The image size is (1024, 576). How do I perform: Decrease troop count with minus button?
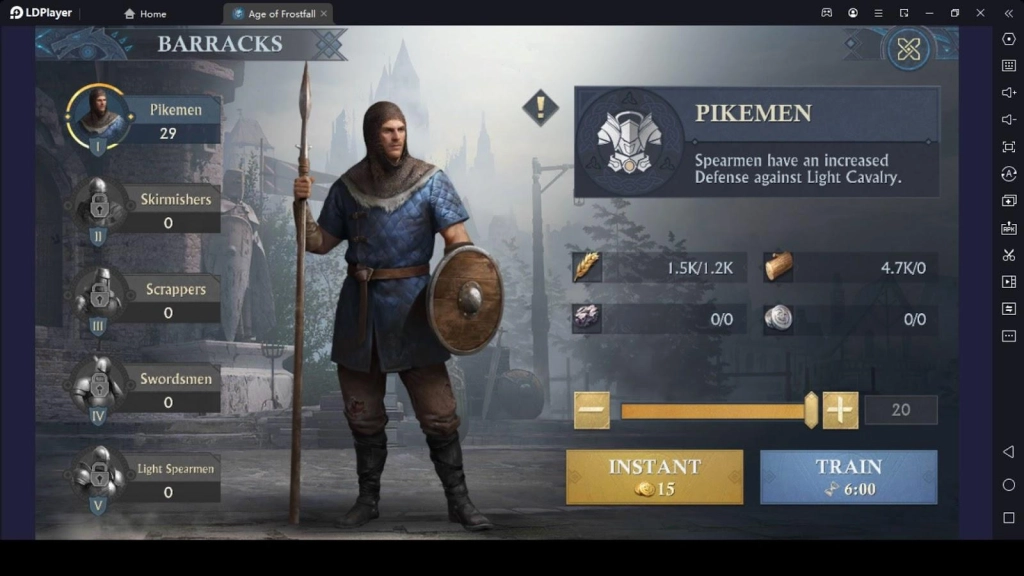(592, 410)
